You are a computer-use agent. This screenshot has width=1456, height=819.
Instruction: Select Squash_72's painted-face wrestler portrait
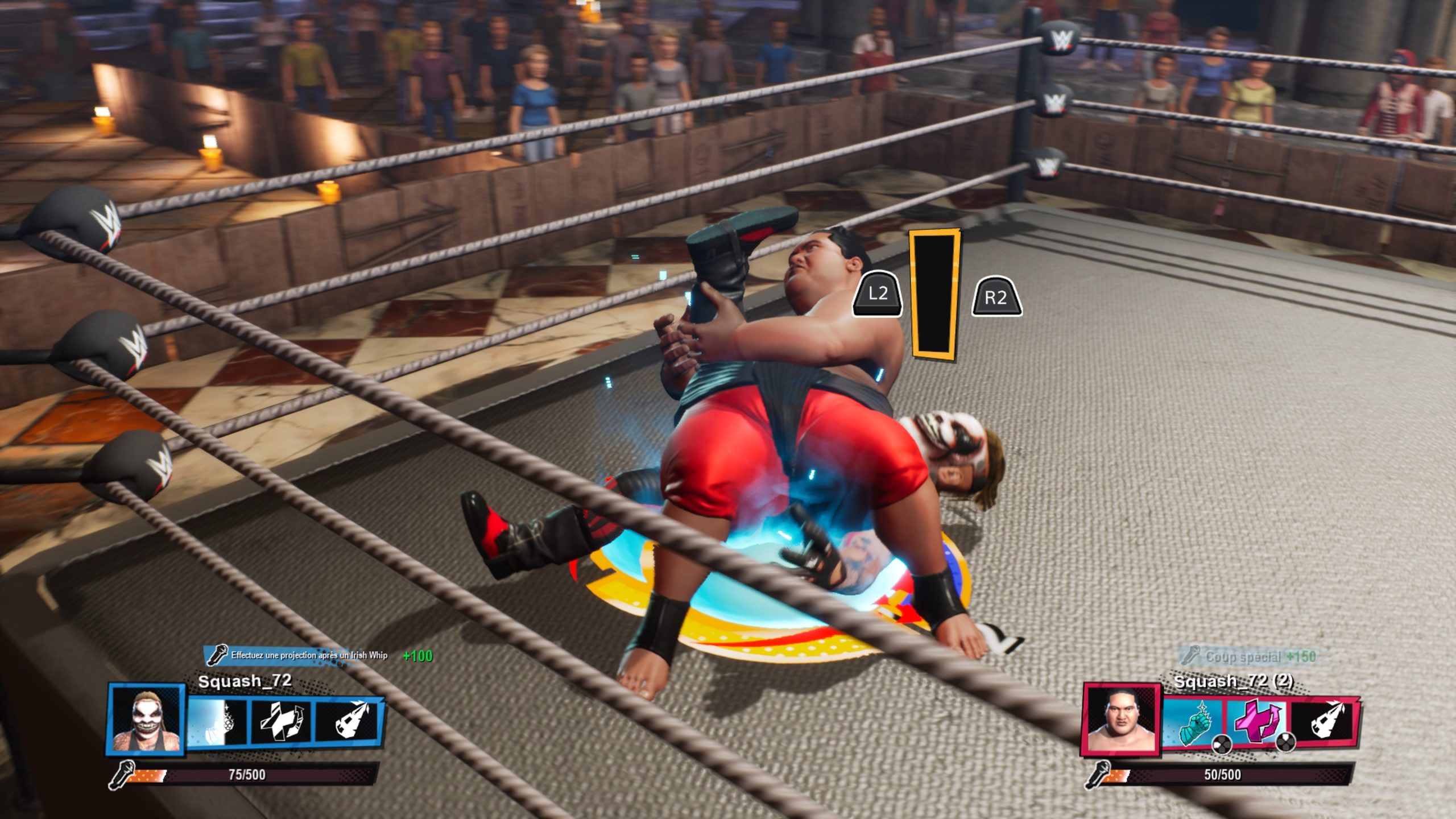click(147, 719)
